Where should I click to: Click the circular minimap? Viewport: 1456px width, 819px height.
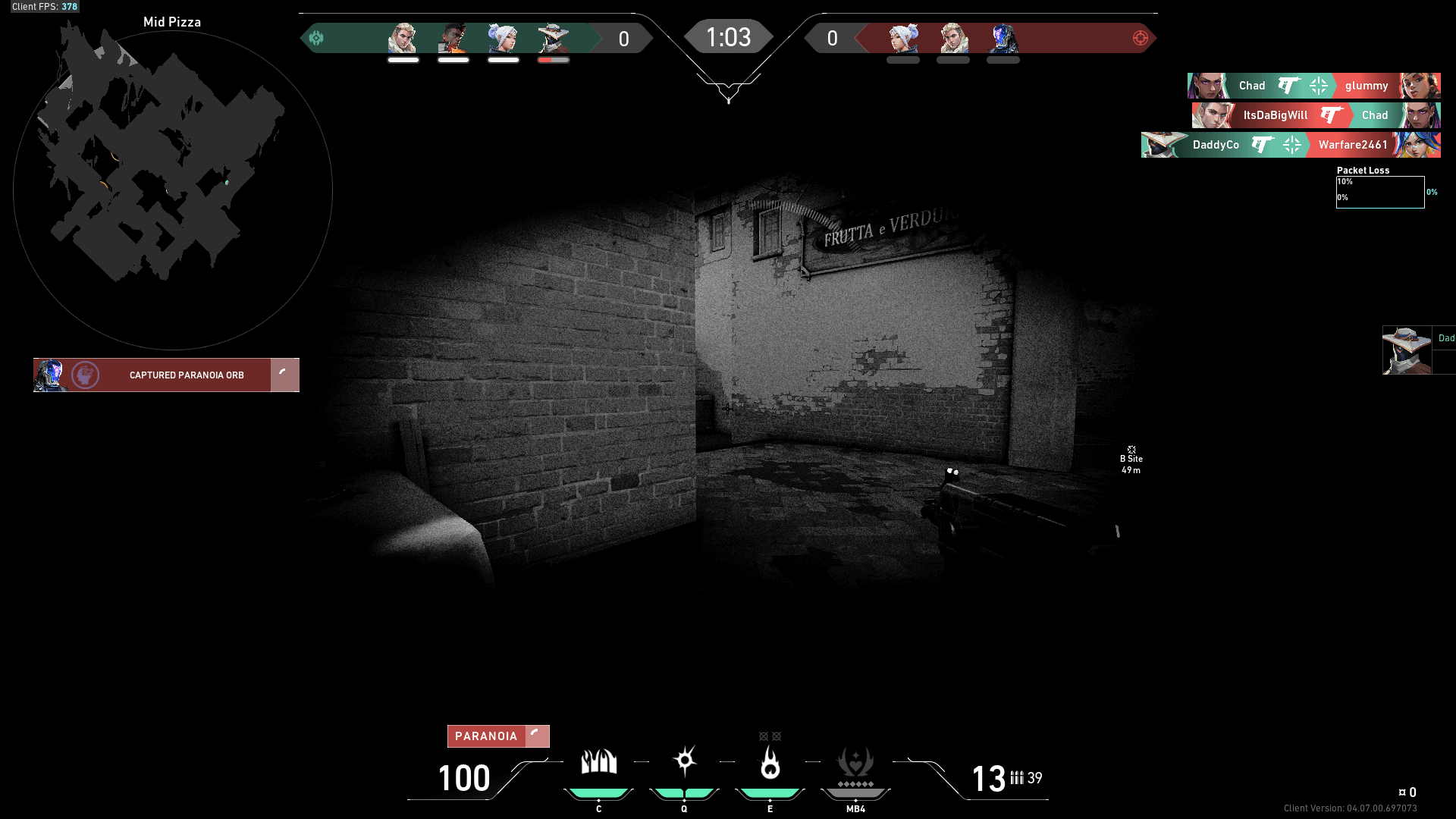(x=172, y=190)
